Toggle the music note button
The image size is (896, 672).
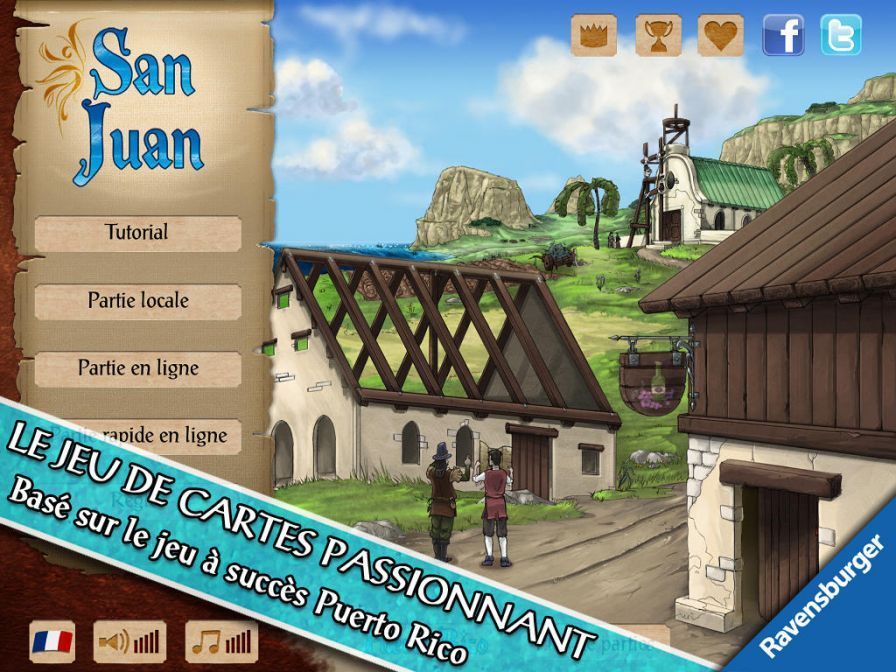pos(221,640)
